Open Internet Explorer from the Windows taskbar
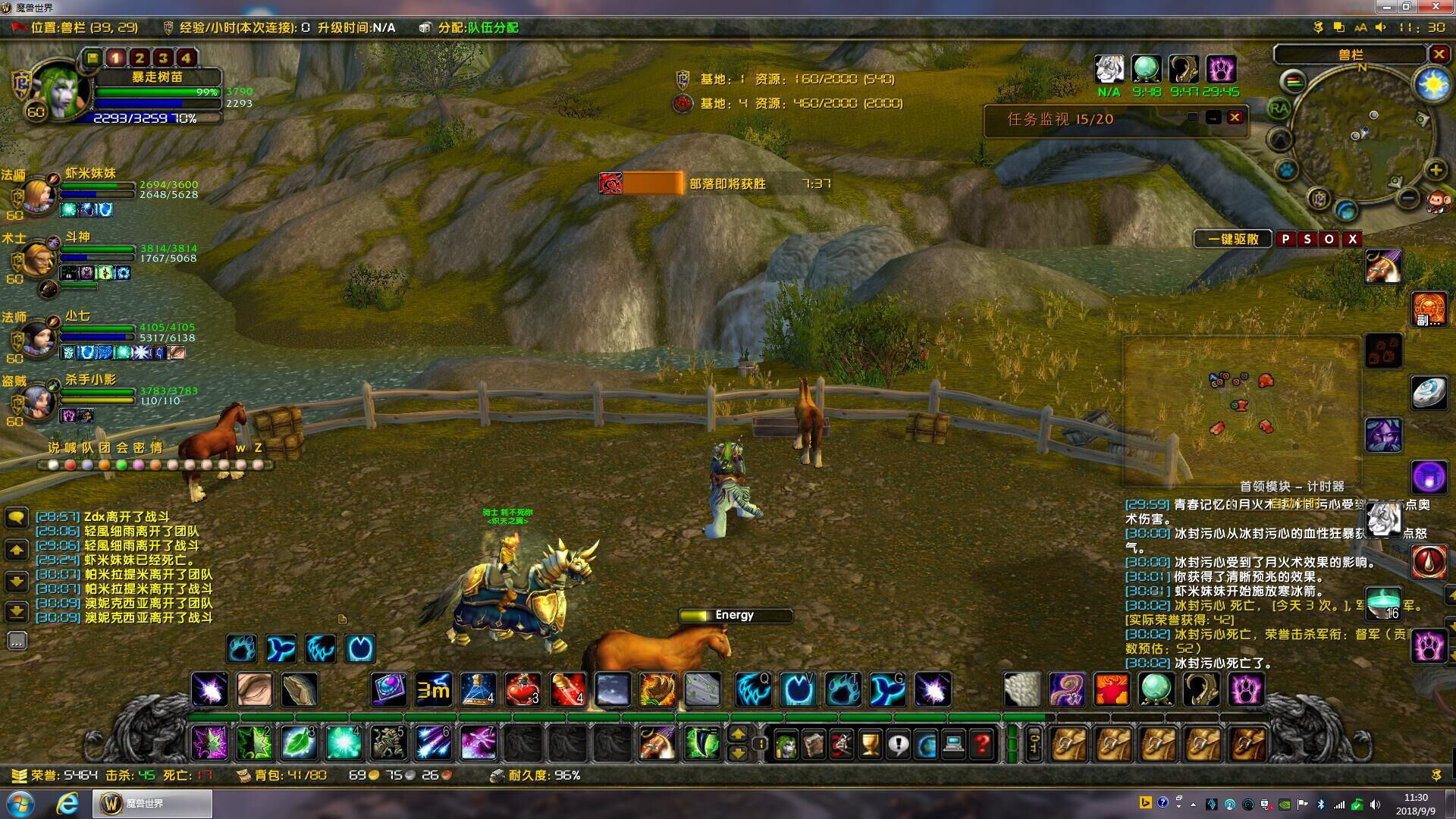The image size is (1456, 819). pos(67,803)
